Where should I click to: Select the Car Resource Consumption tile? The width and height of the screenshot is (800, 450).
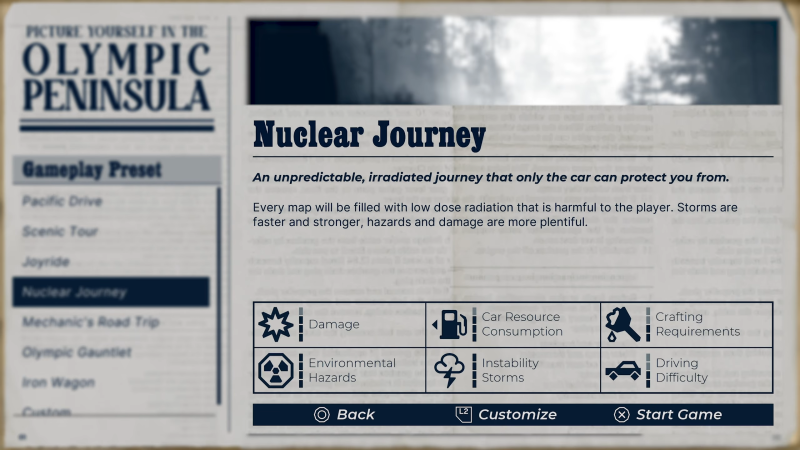pos(513,324)
